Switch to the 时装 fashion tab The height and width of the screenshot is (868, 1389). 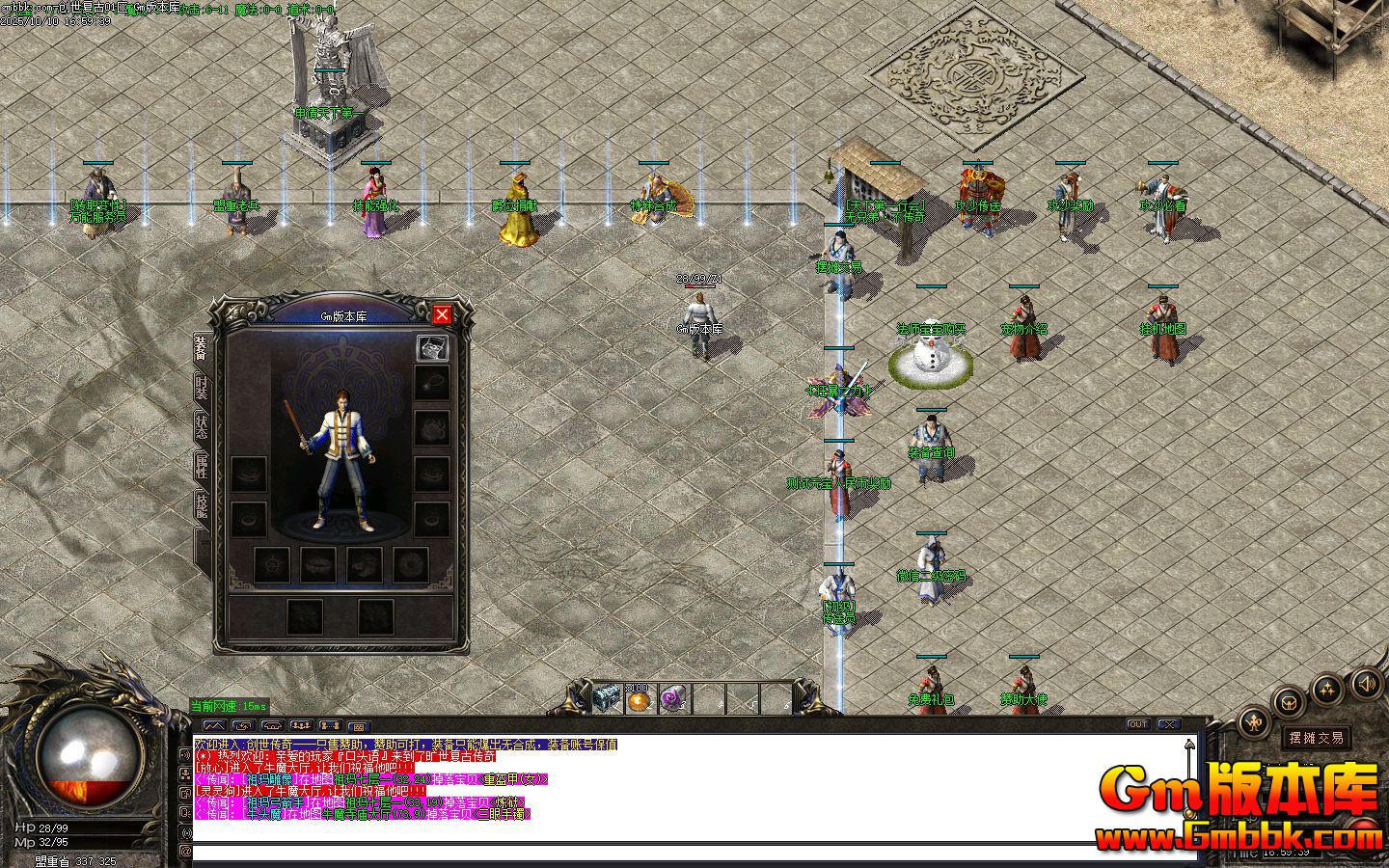pyautogui.click(x=201, y=388)
